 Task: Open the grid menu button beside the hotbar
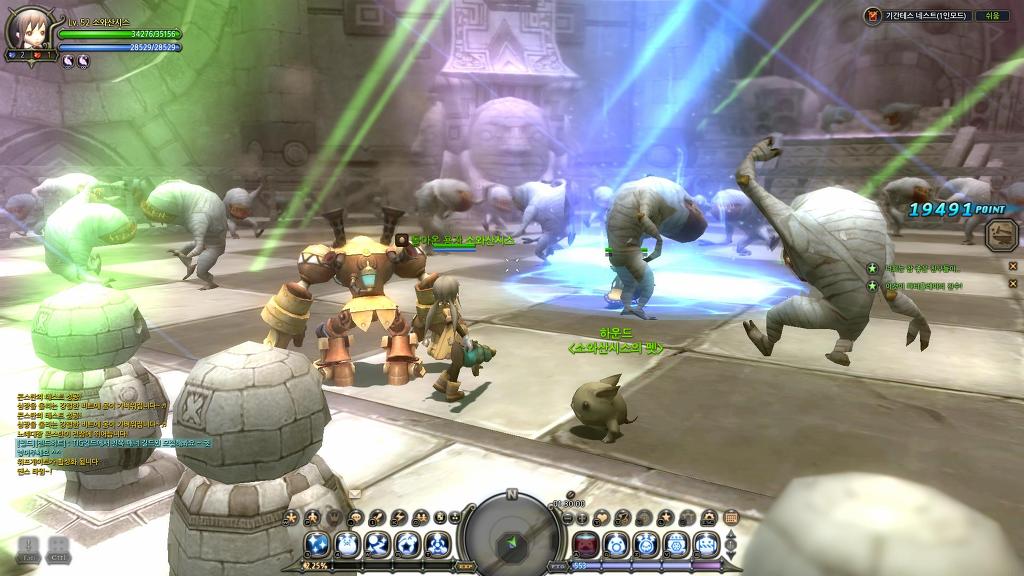click(731, 517)
